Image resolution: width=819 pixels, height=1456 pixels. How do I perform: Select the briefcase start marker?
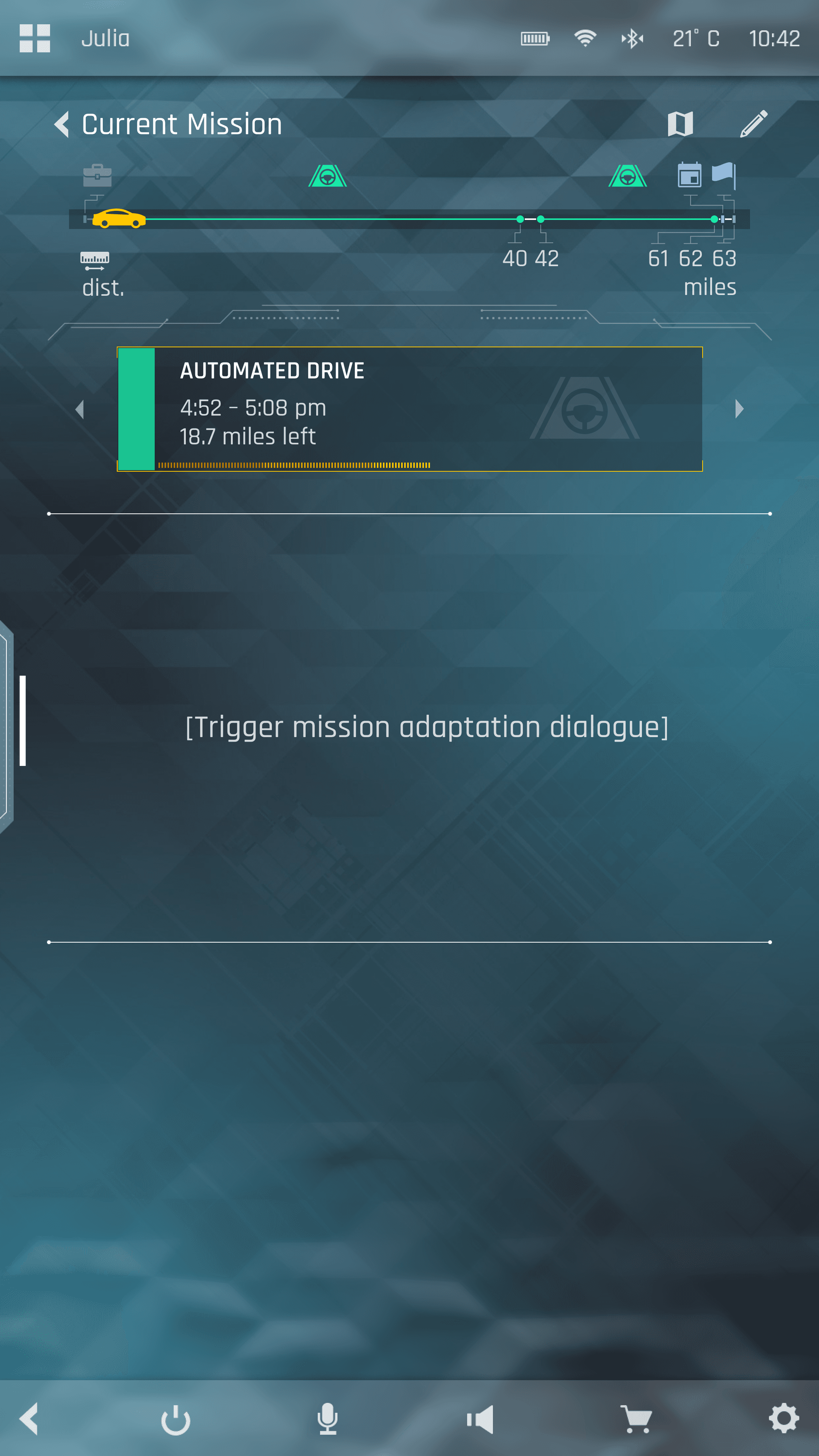[97, 175]
